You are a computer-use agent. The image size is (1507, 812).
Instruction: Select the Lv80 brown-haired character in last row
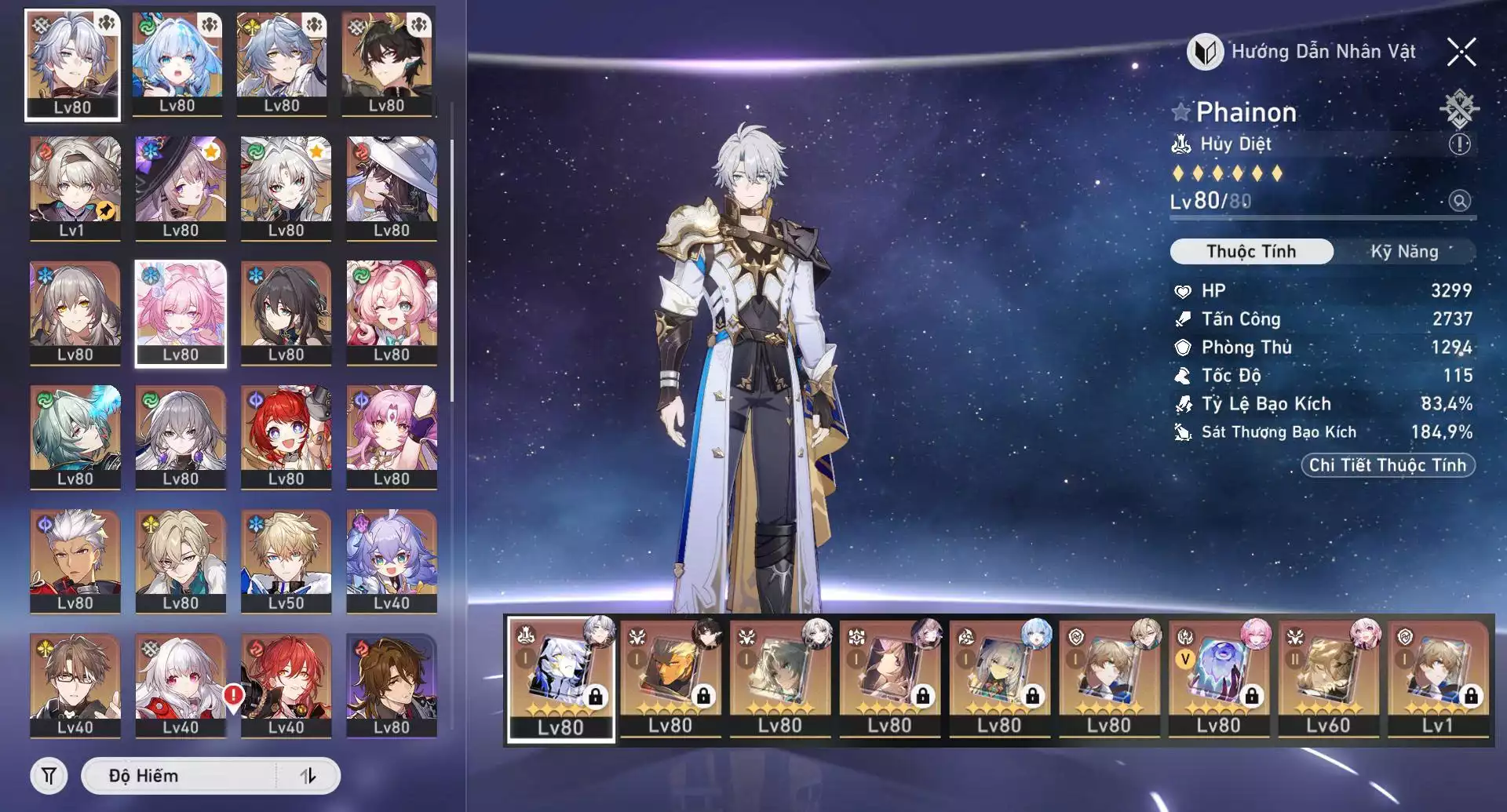coord(391,686)
